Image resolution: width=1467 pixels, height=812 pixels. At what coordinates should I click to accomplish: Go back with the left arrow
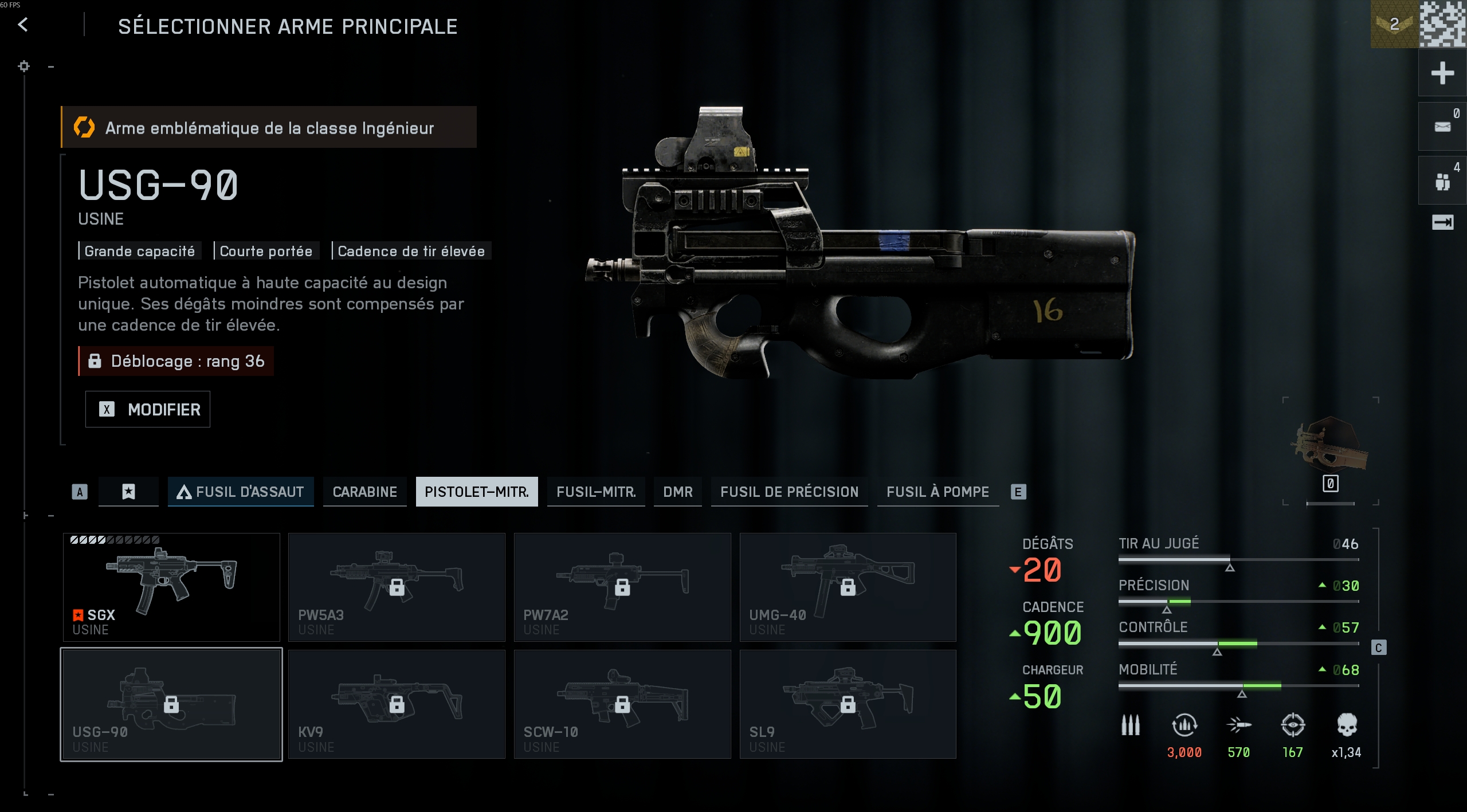coord(22,25)
